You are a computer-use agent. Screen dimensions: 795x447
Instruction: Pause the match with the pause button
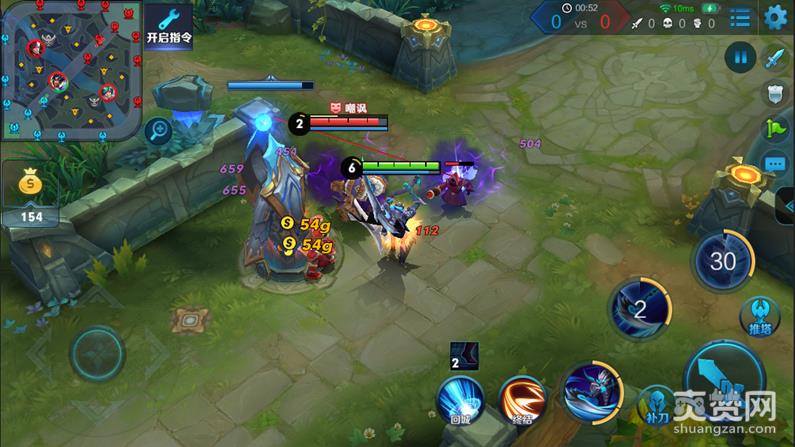click(741, 57)
